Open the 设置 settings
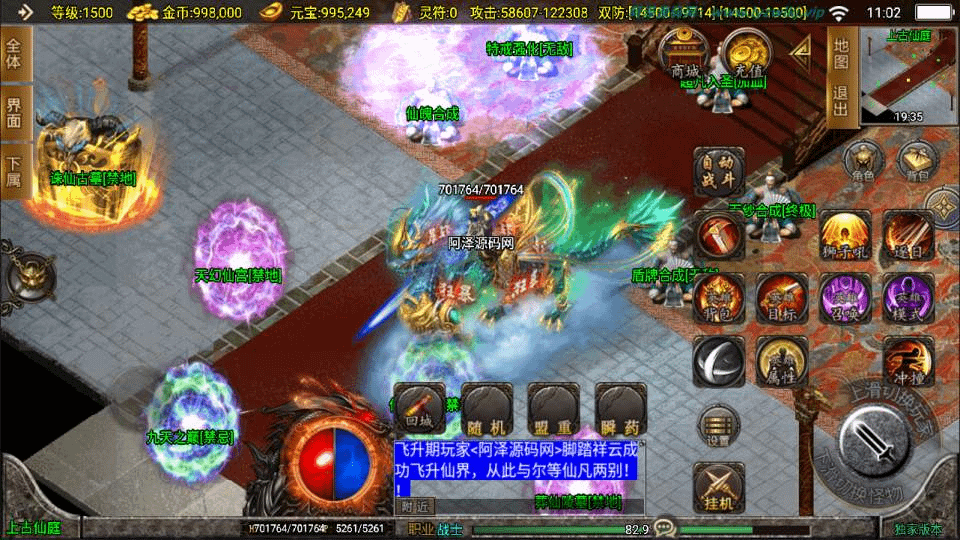 tap(718, 426)
